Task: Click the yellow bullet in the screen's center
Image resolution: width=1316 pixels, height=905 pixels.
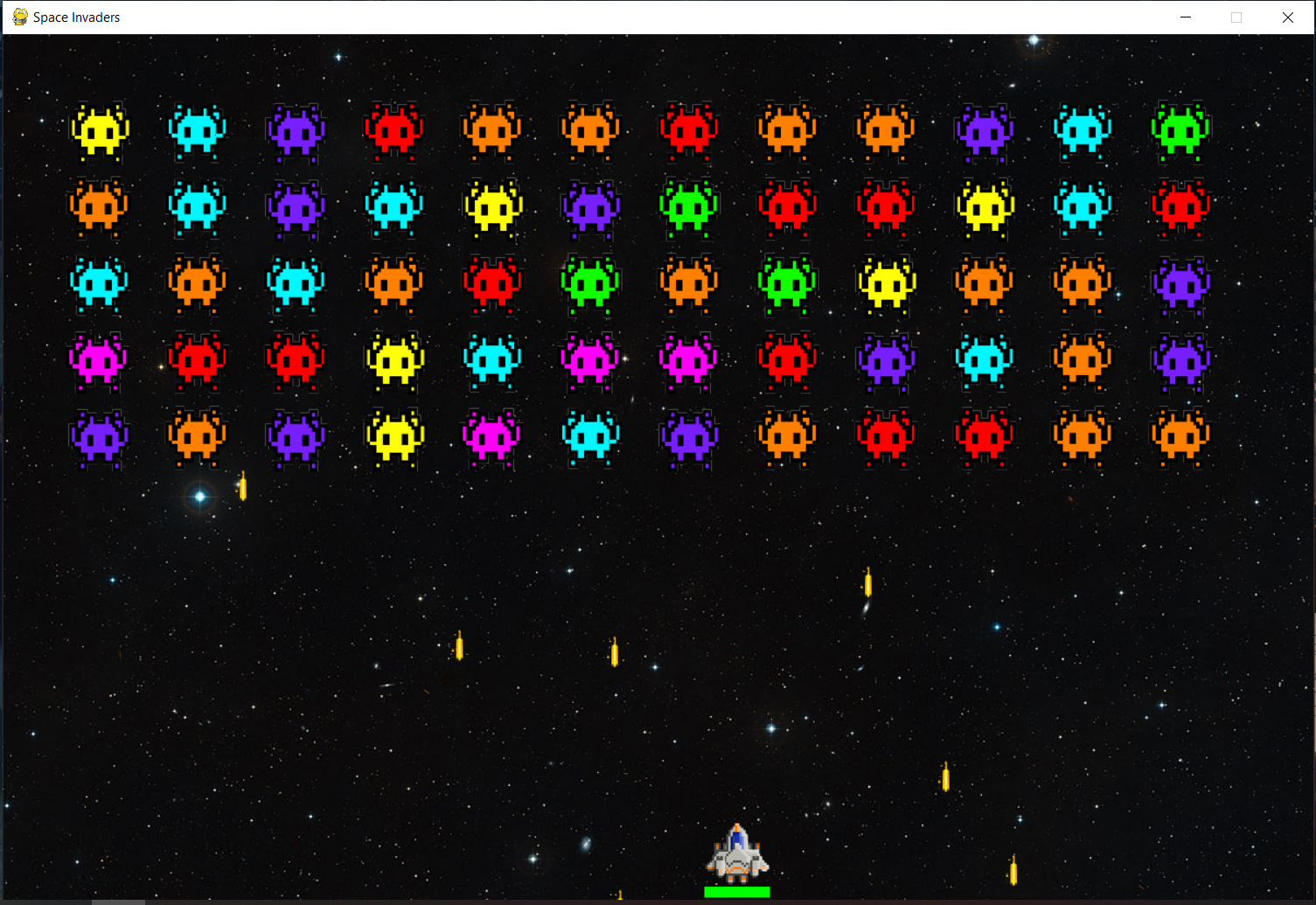Action: coord(615,651)
